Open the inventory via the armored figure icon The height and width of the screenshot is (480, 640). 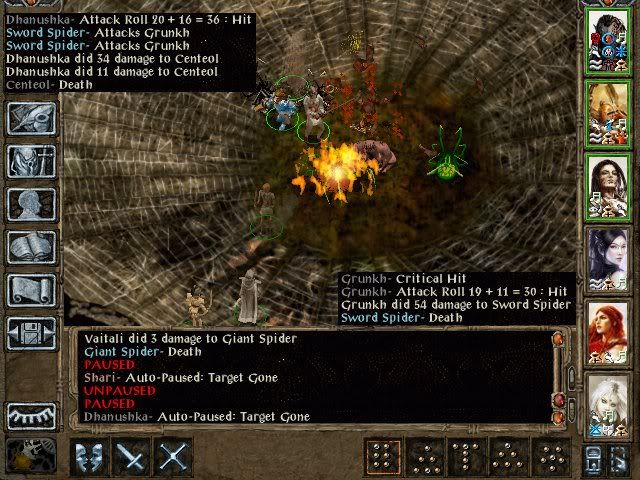(31, 161)
